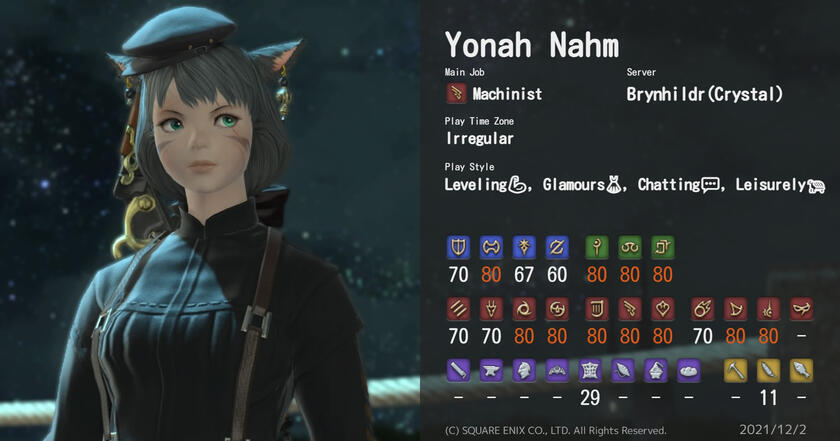
Task: Select the Monk job icon
Action: click(x=459, y=307)
